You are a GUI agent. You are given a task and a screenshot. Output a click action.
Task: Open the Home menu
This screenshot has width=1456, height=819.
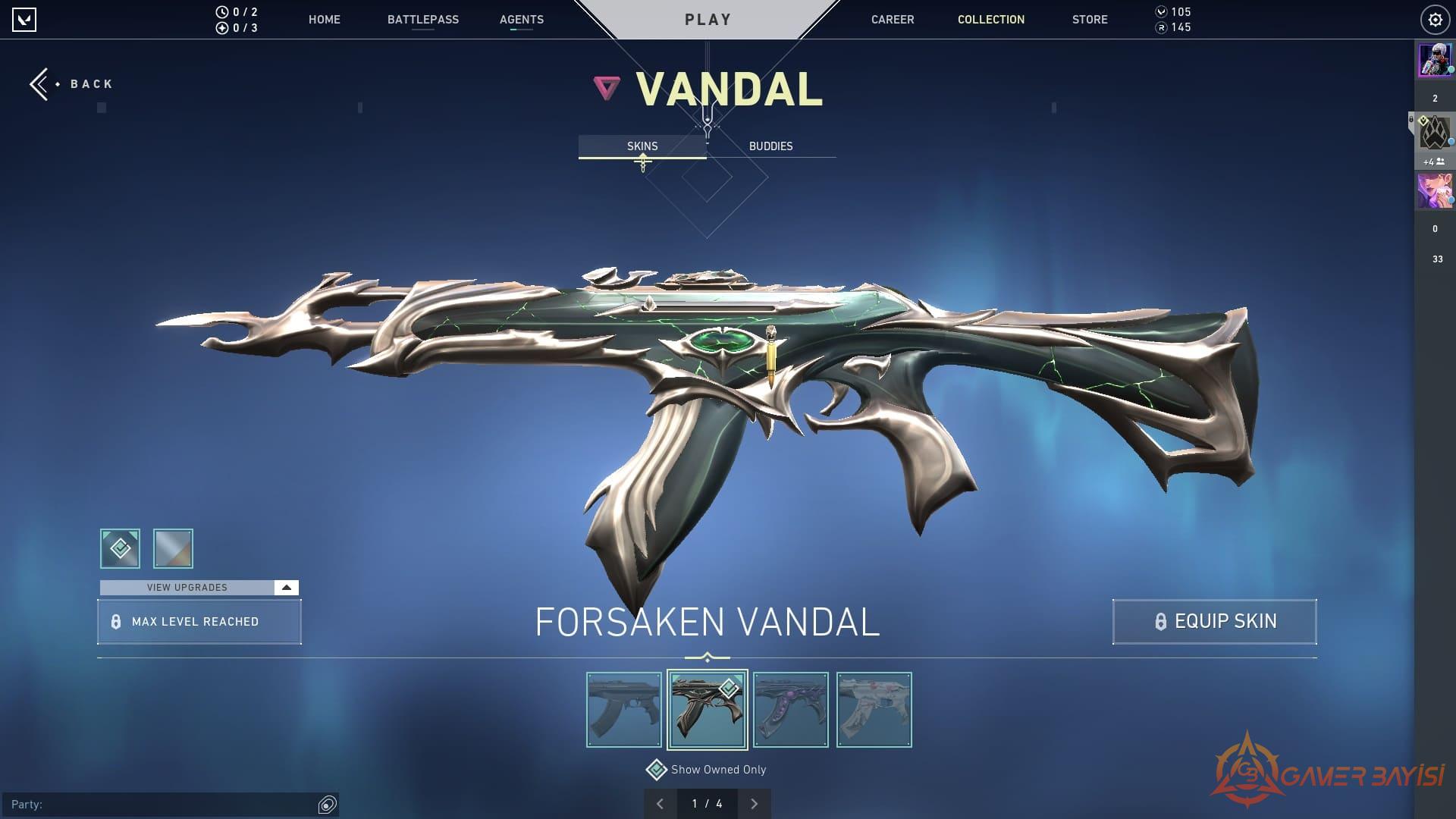(x=324, y=20)
